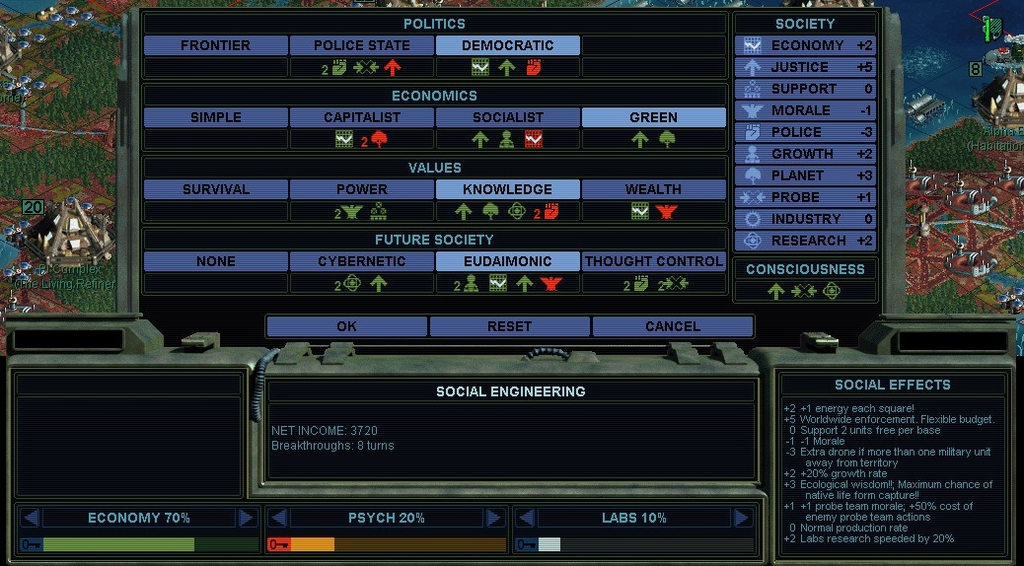1024x566 pixels.
Task: Select the Eudaimonic future society option
Action: point(507,261)
